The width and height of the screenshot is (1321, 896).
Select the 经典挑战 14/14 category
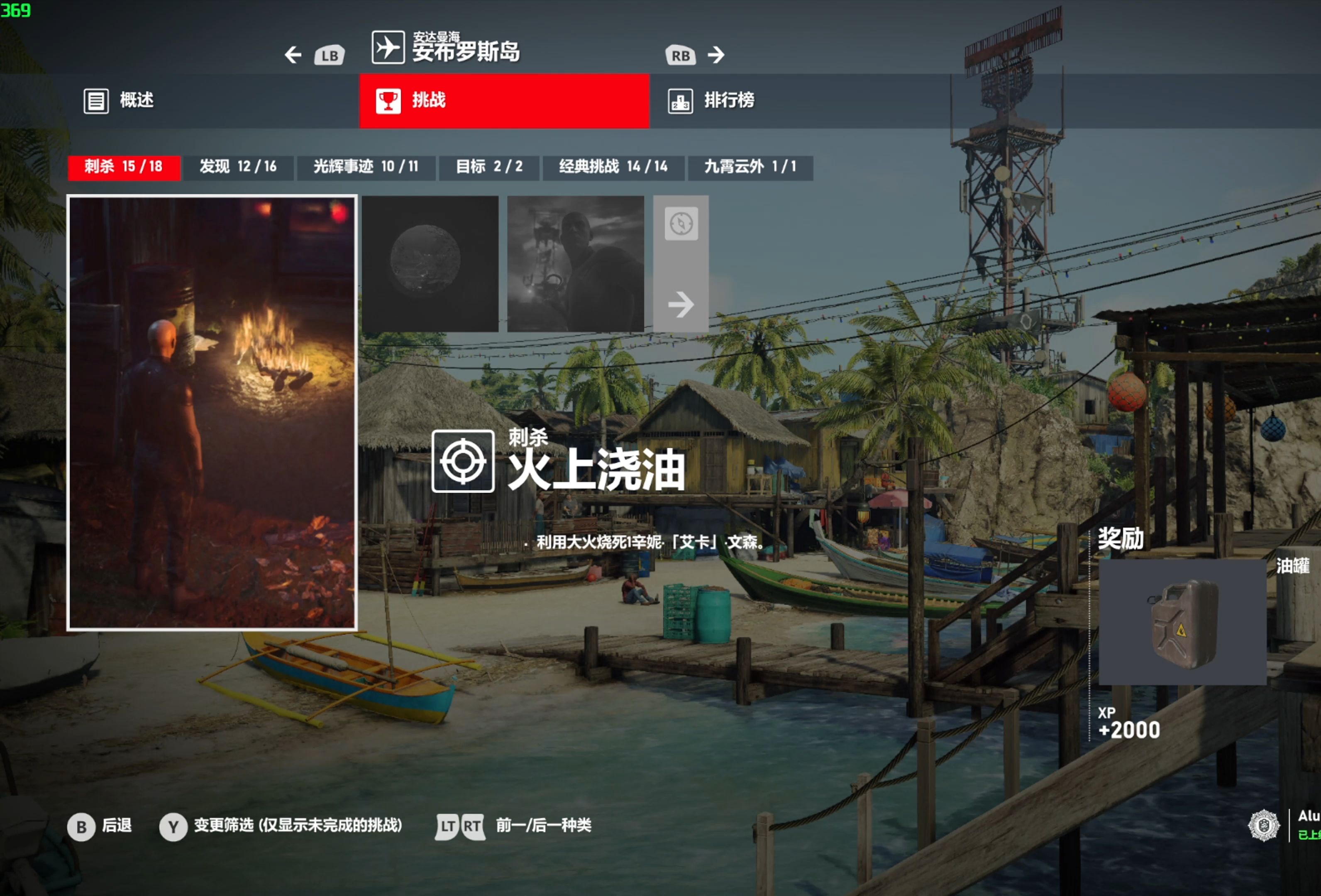(x=614, y=167)
